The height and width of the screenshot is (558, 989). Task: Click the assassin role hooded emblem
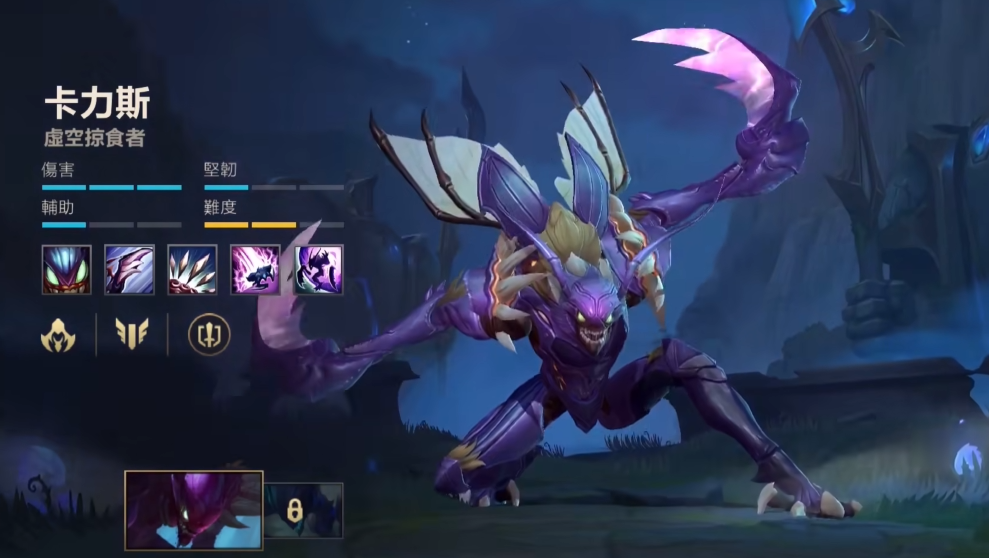click(x=58, y=335)
